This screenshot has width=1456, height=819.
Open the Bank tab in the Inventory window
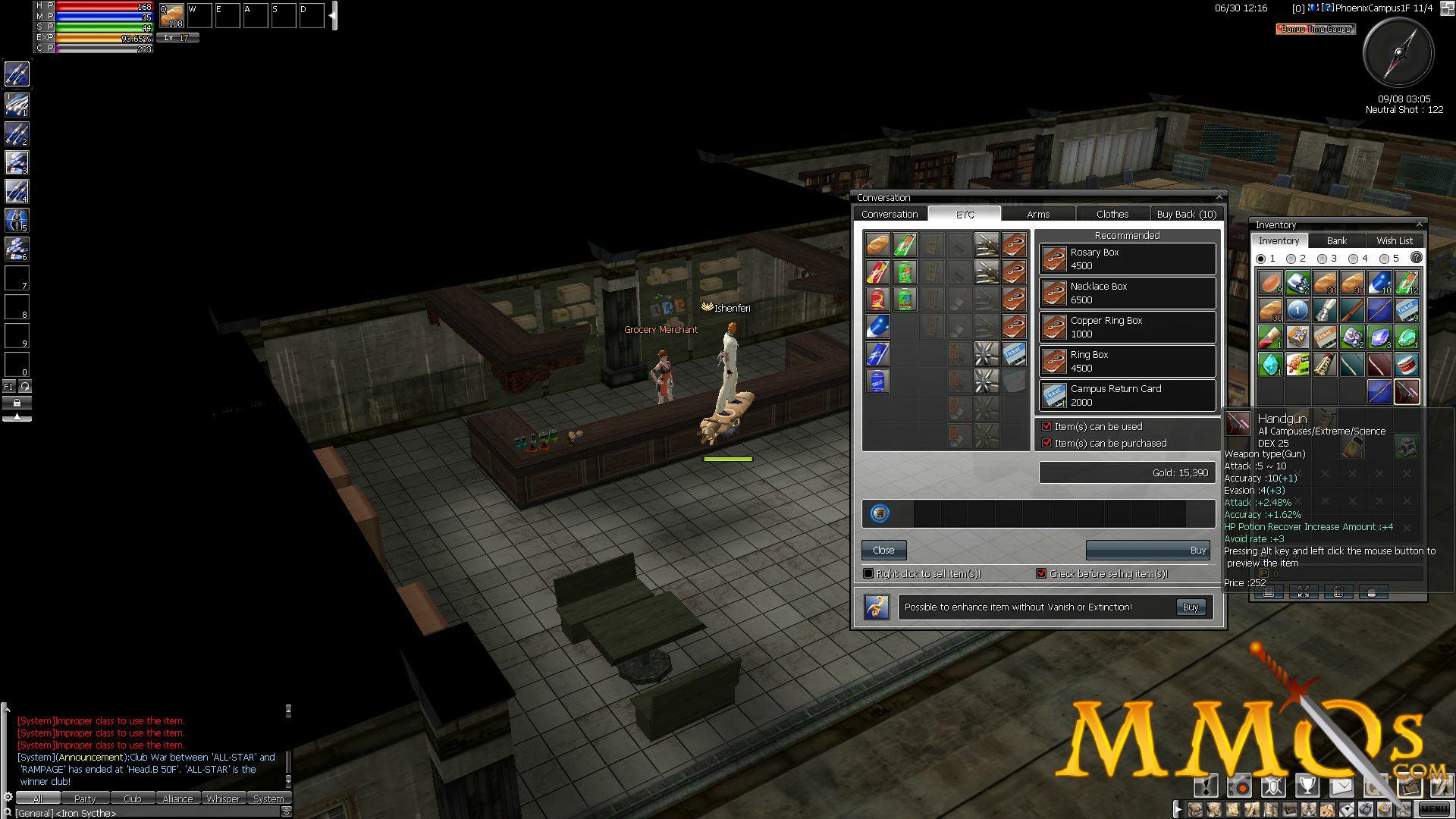click(1337, 240)
